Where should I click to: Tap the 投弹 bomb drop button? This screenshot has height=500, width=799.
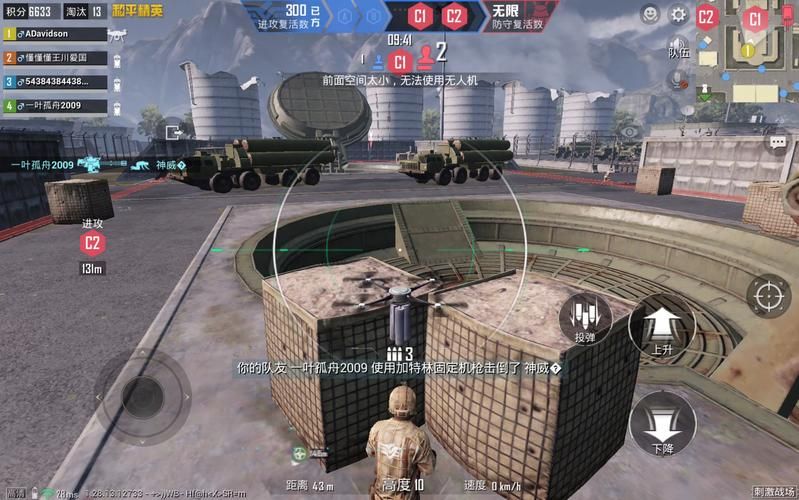click(585, 320)
